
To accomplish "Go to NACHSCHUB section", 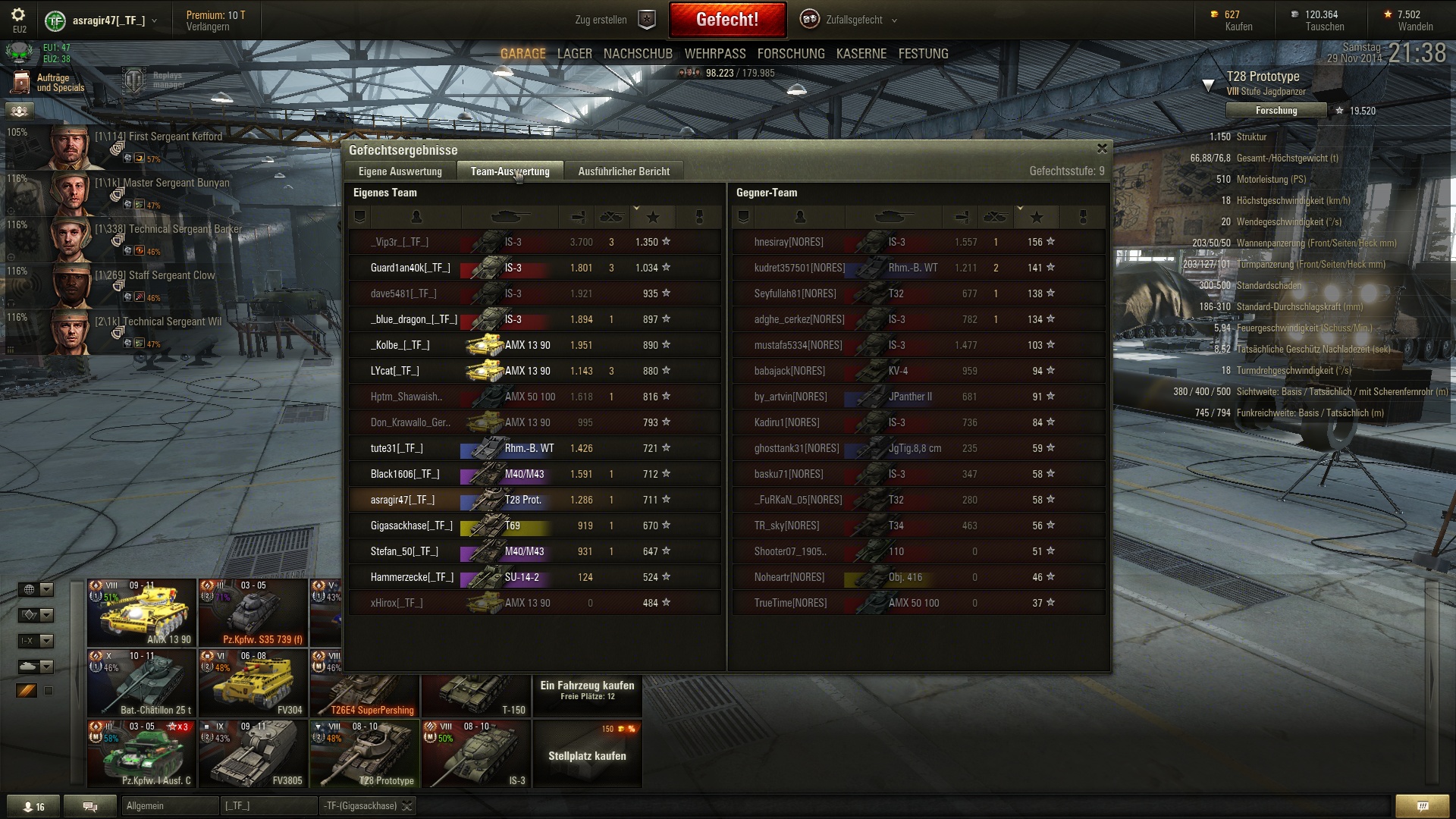I will pos(638,54).
